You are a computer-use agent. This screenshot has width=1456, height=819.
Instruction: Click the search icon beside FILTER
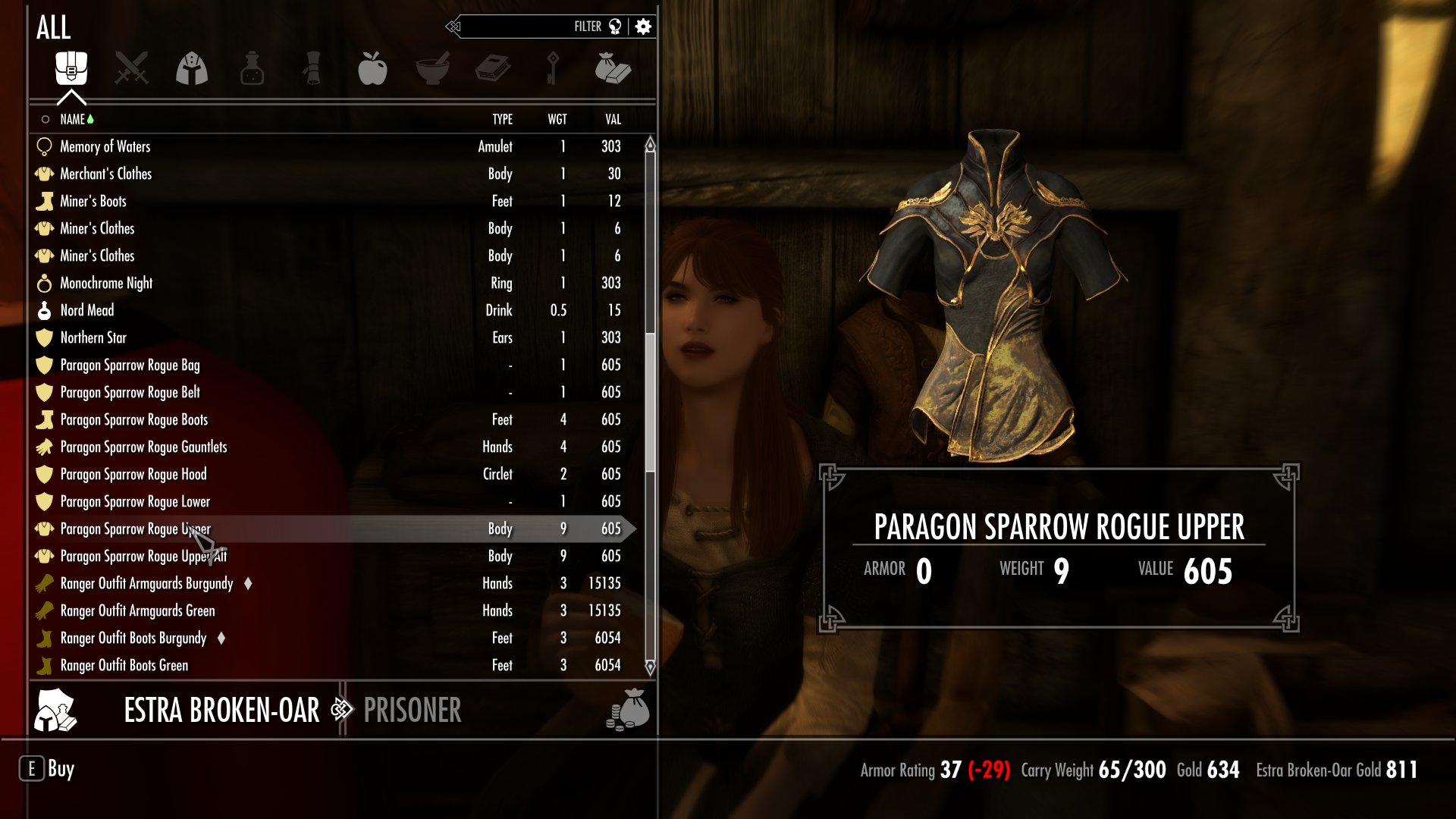[x=616, y=25]
